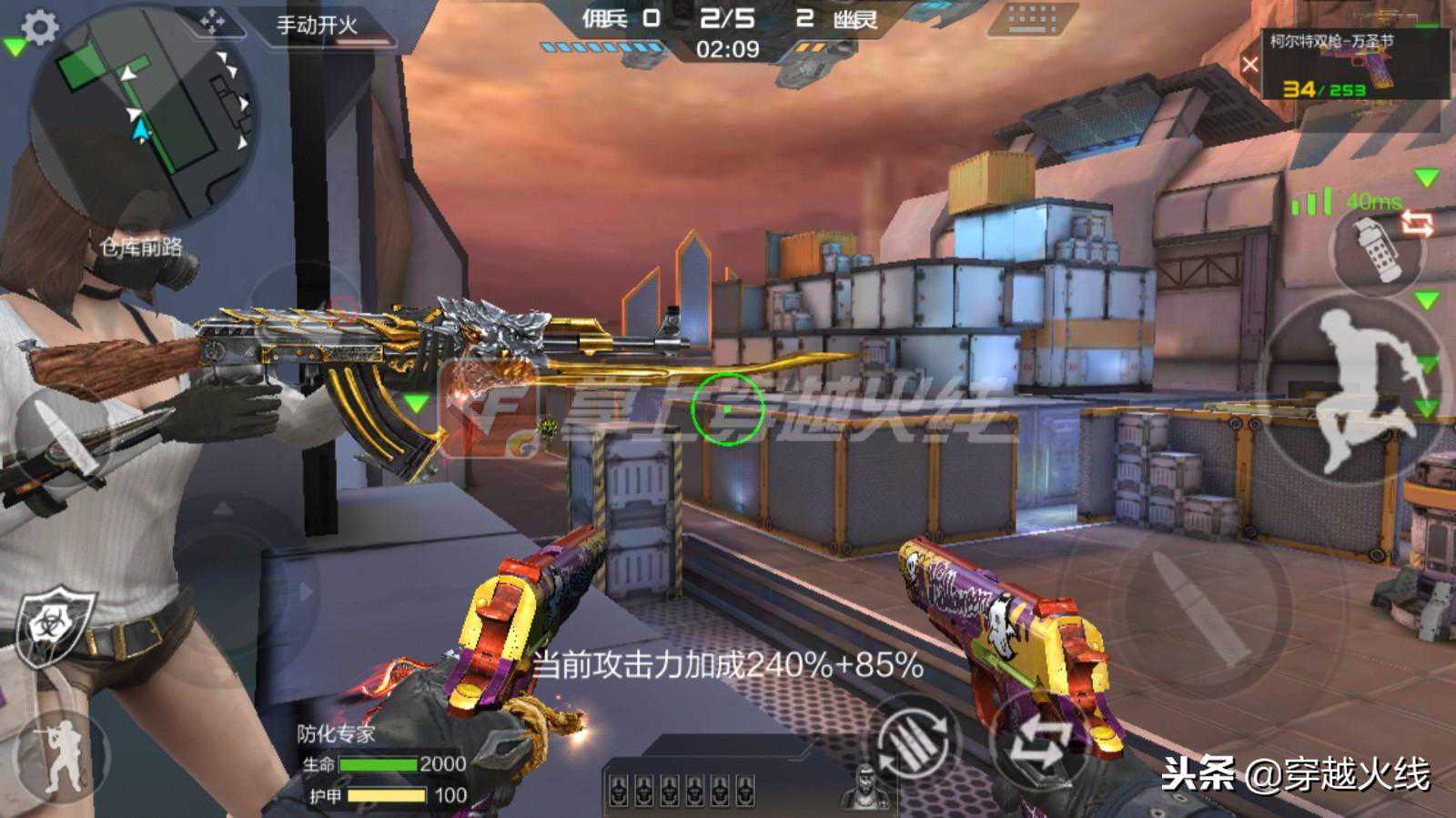Screen dimensions: 1456x818
Task: Open the keyboard chat icon
Action: pyautogui.click(x=1032, y=19)
